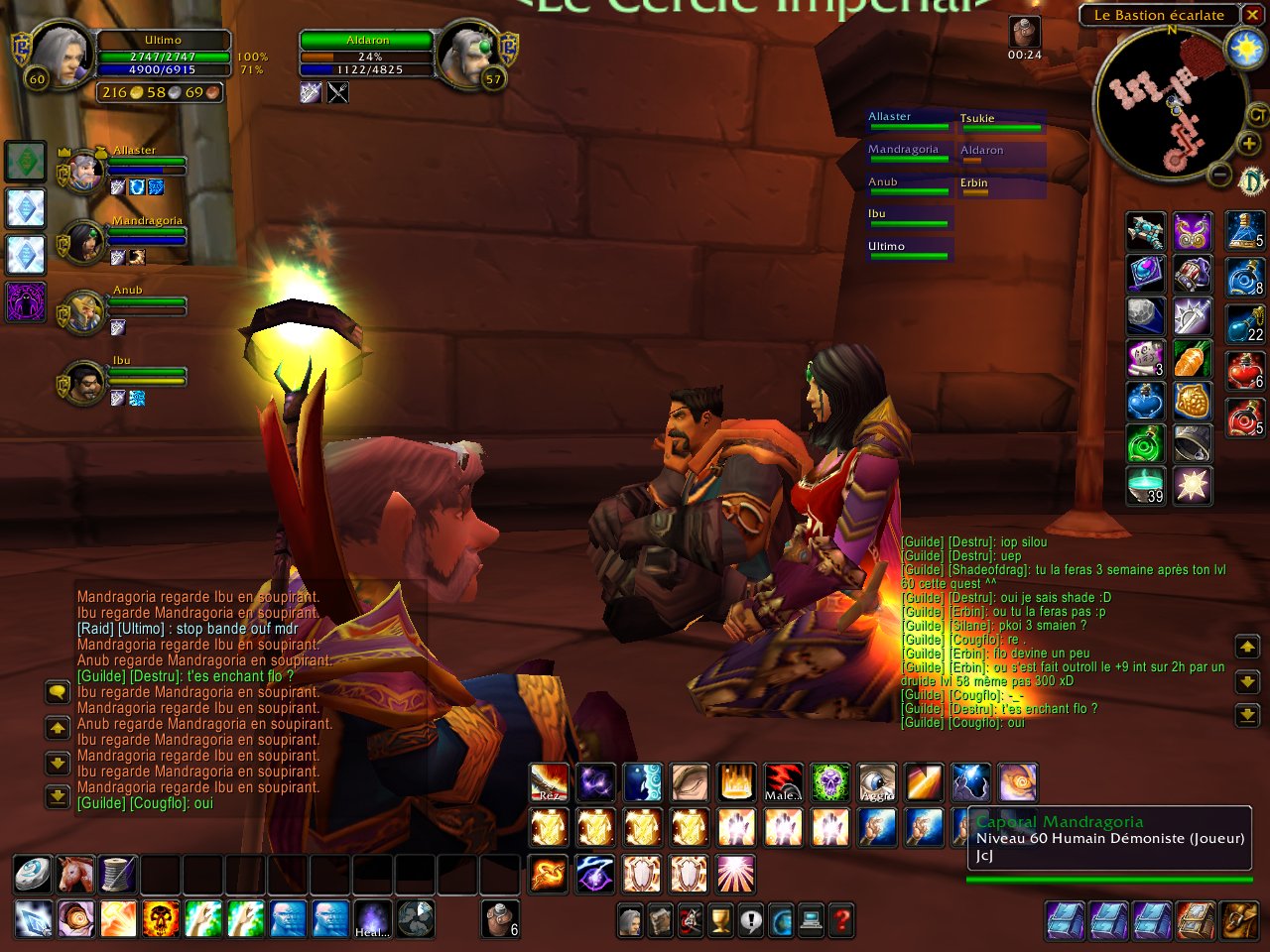Open the red question mark help button

pyautogui.click(x=841, y=920)
